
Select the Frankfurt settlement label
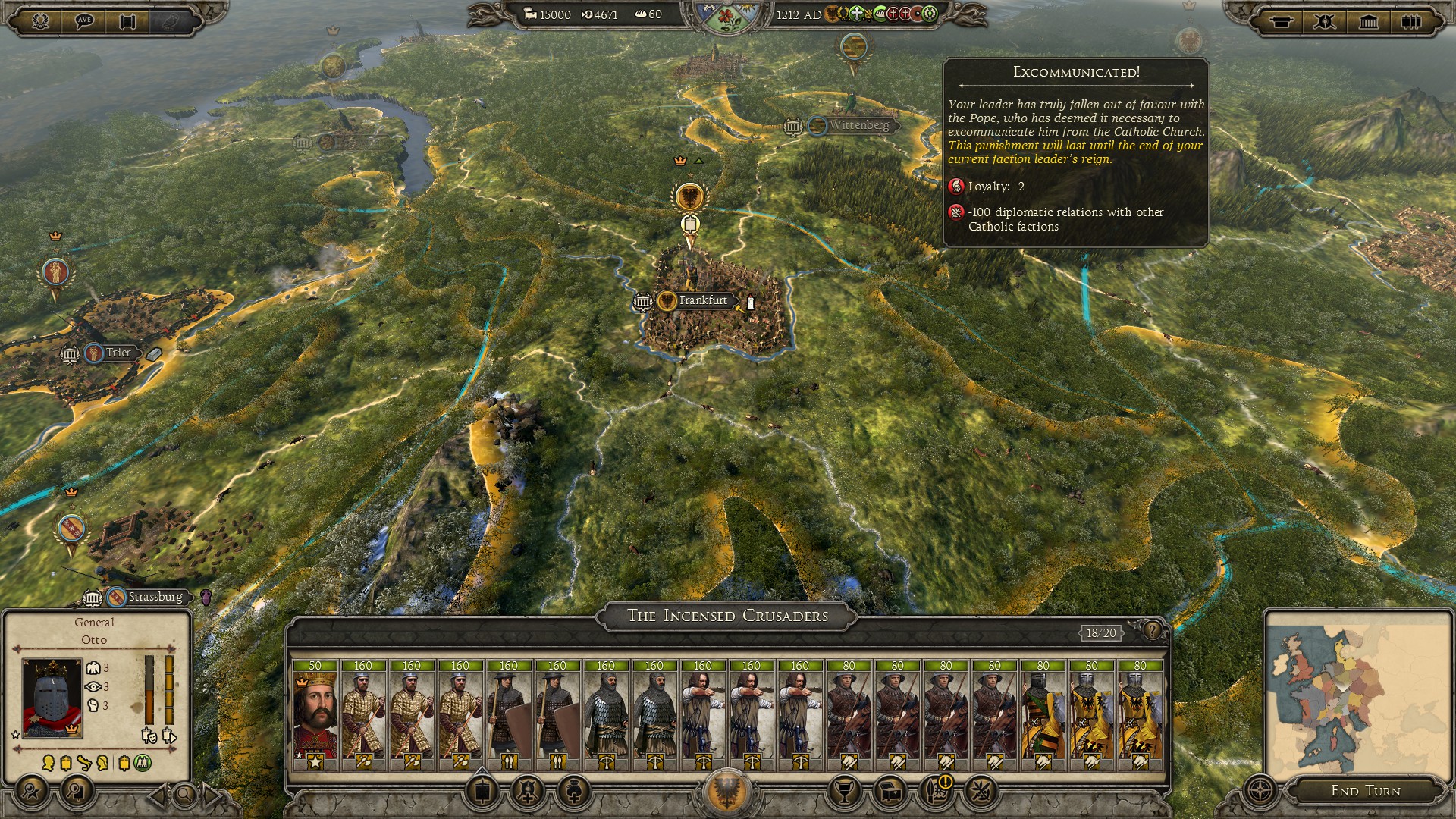point(702,301)
